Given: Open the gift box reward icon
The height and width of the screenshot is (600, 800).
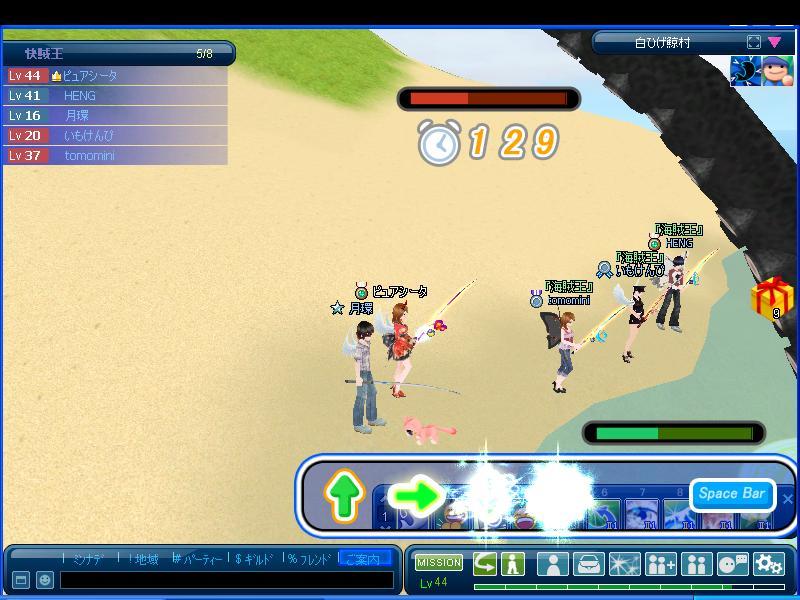Looking at the screenshot, I should point(771,299).
